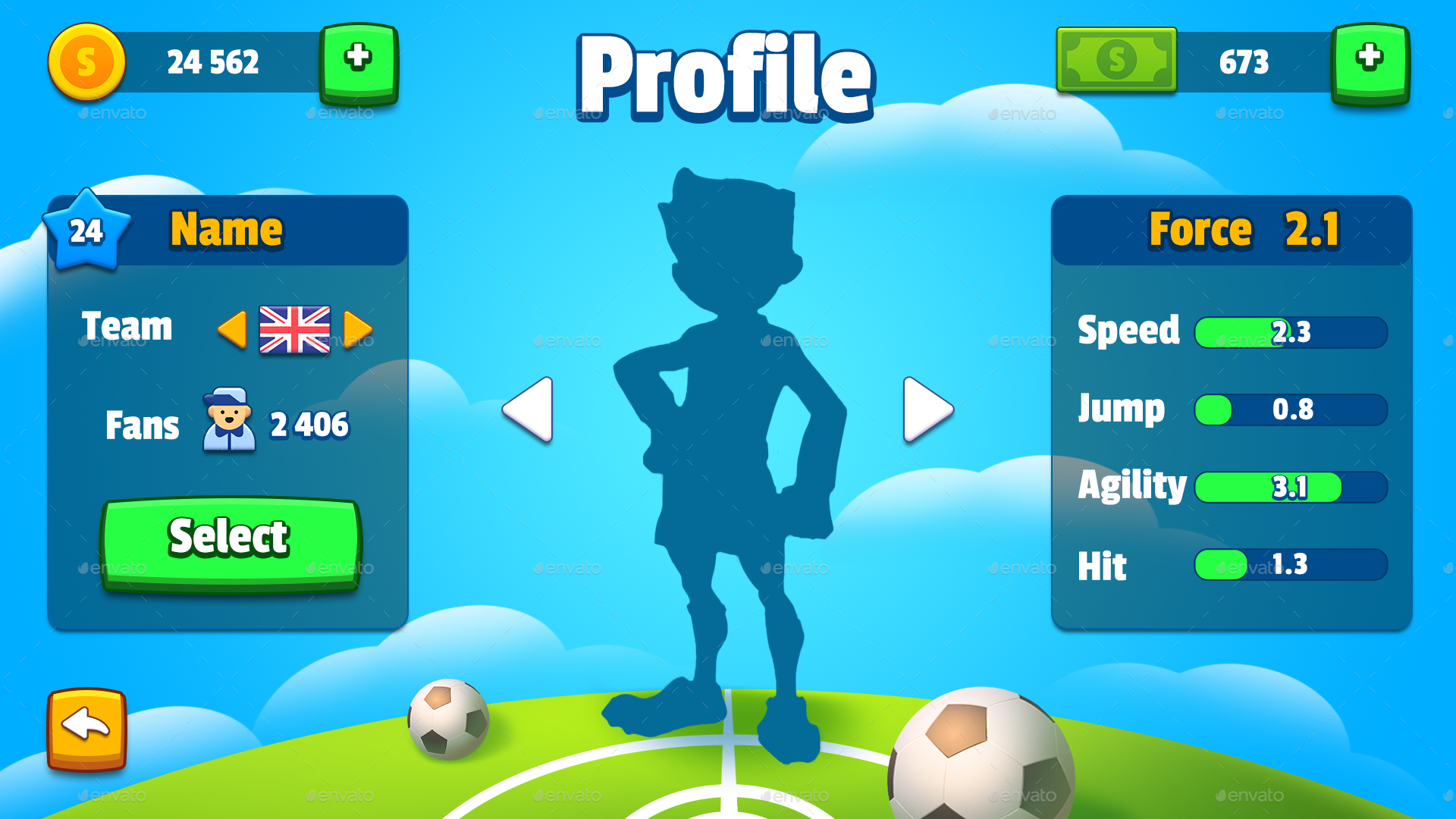Switch to the next team flag
The image size is (1456, 819).
tap(357, 329)
